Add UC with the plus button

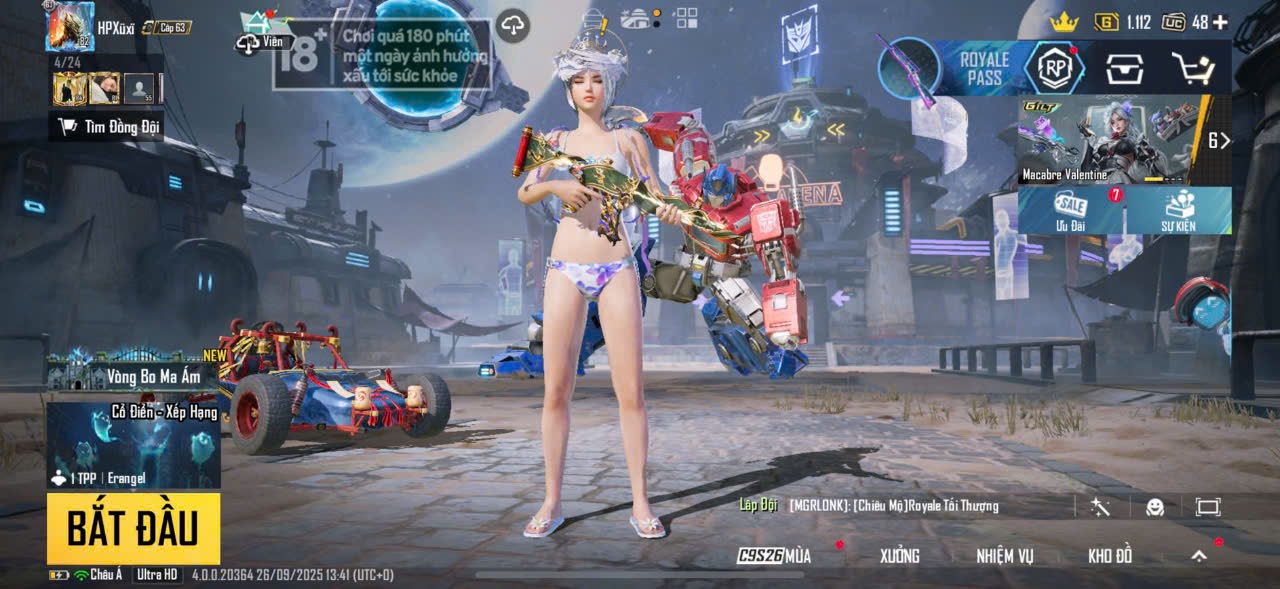(x=1220, y=22)
